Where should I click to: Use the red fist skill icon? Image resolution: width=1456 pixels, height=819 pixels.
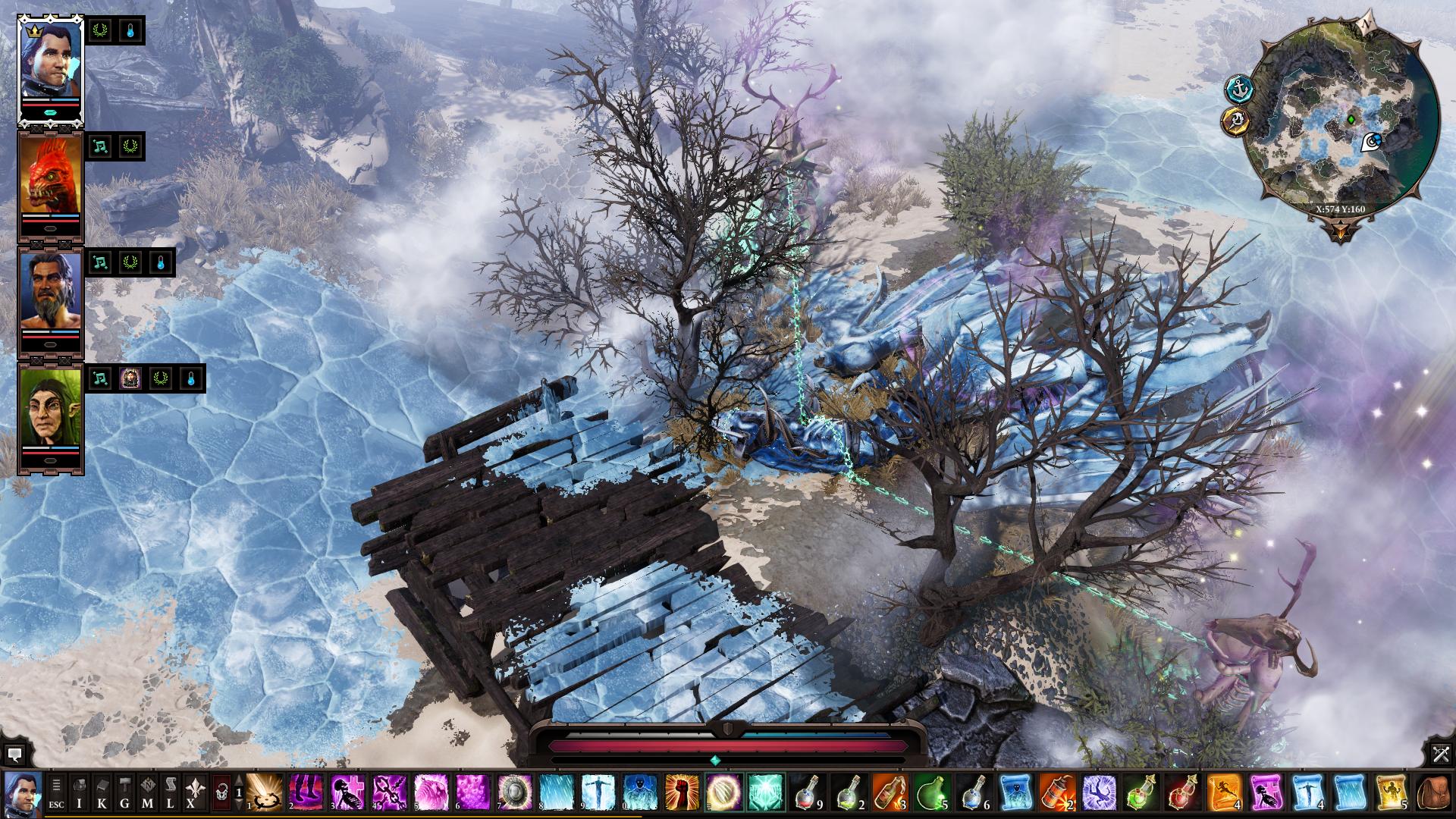(681, 792)
